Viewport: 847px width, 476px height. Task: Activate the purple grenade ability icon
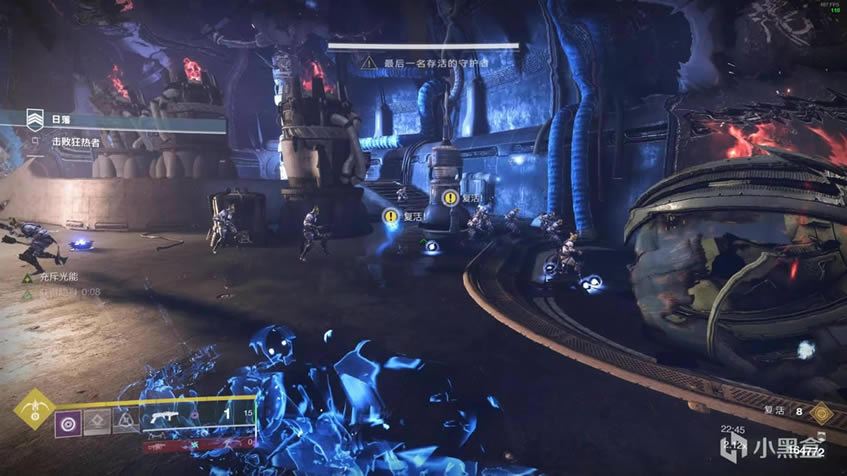point(69,423)
